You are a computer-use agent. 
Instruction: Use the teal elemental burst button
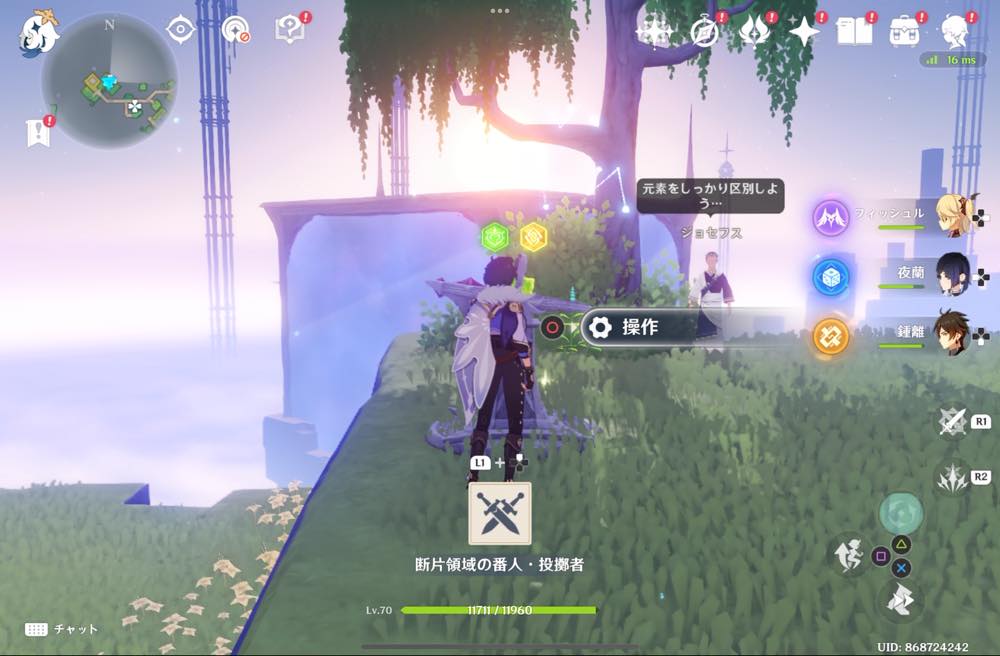point(900,512)
